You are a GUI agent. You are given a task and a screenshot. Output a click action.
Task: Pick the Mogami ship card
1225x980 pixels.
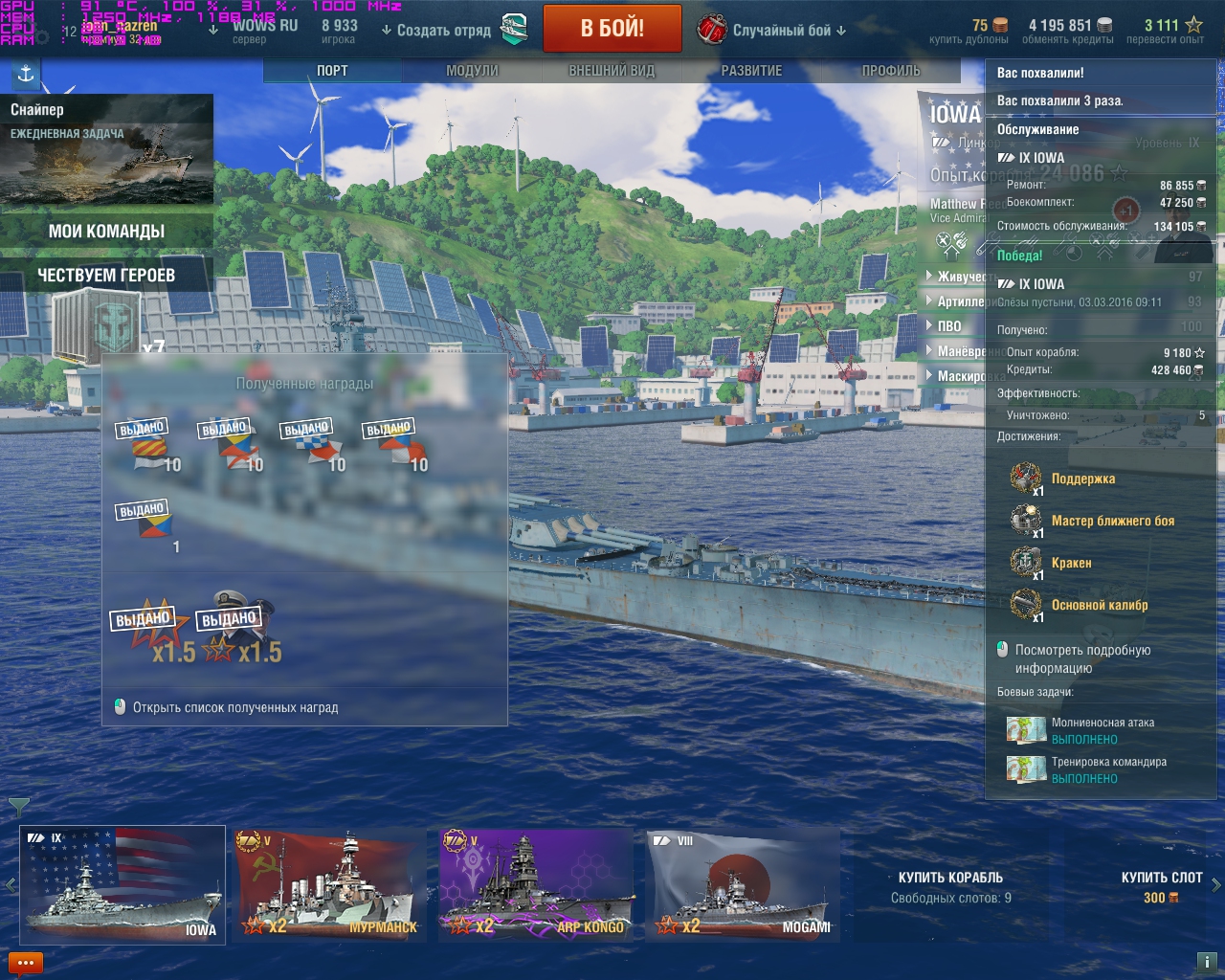[743, 885]
